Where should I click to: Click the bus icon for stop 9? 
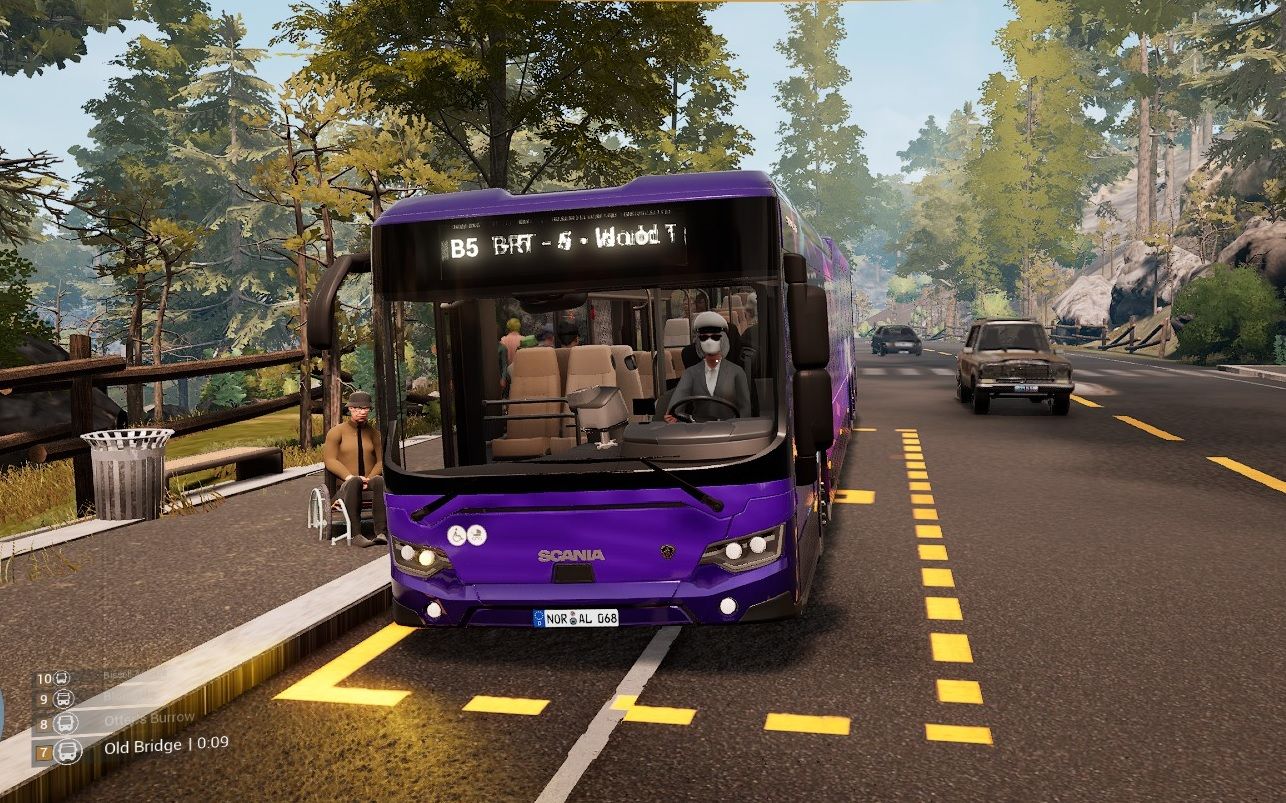pyautogui.click(x=64, y=699)
